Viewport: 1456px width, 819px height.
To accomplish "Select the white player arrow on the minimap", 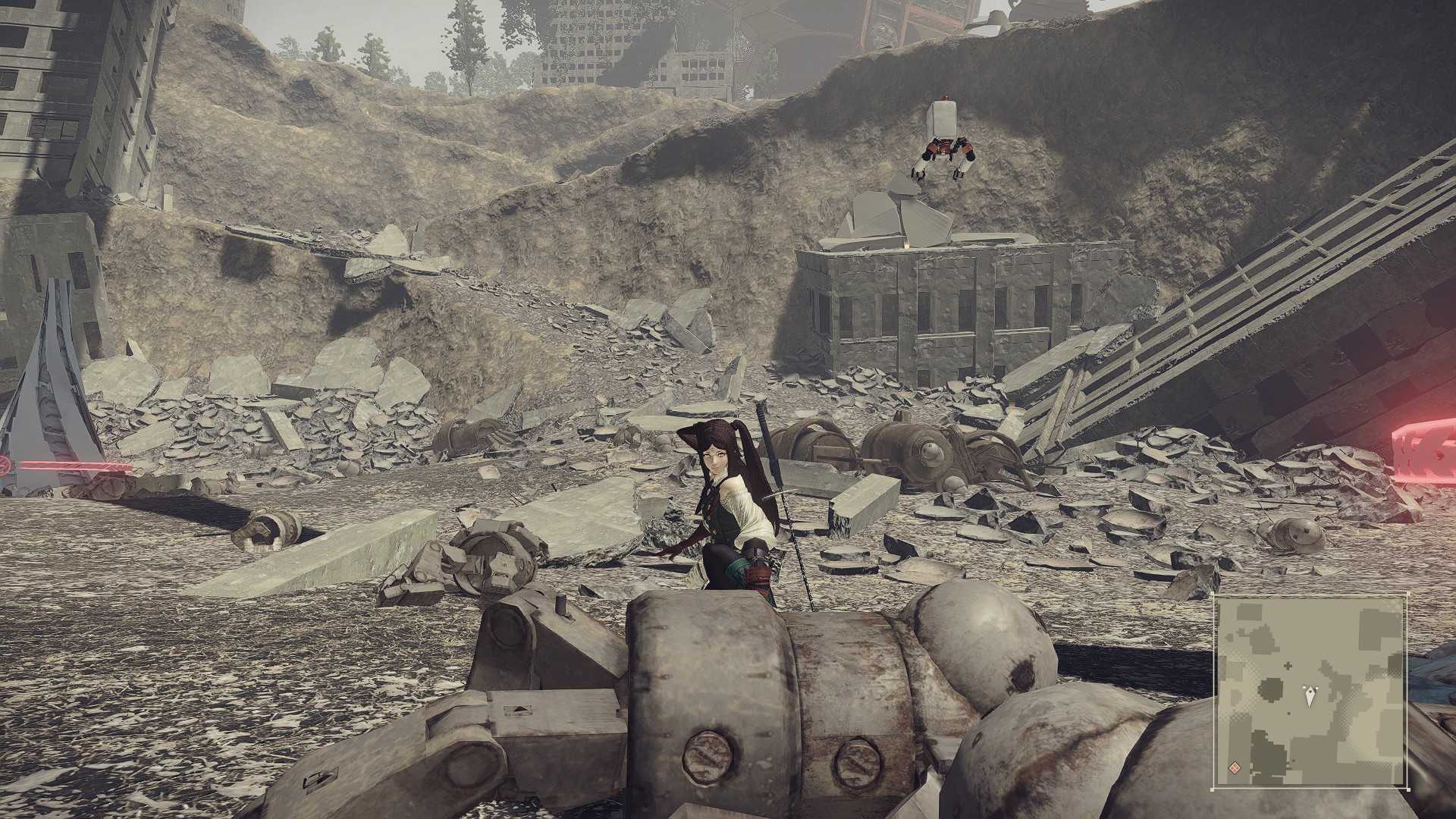I will coord(1310,695).
